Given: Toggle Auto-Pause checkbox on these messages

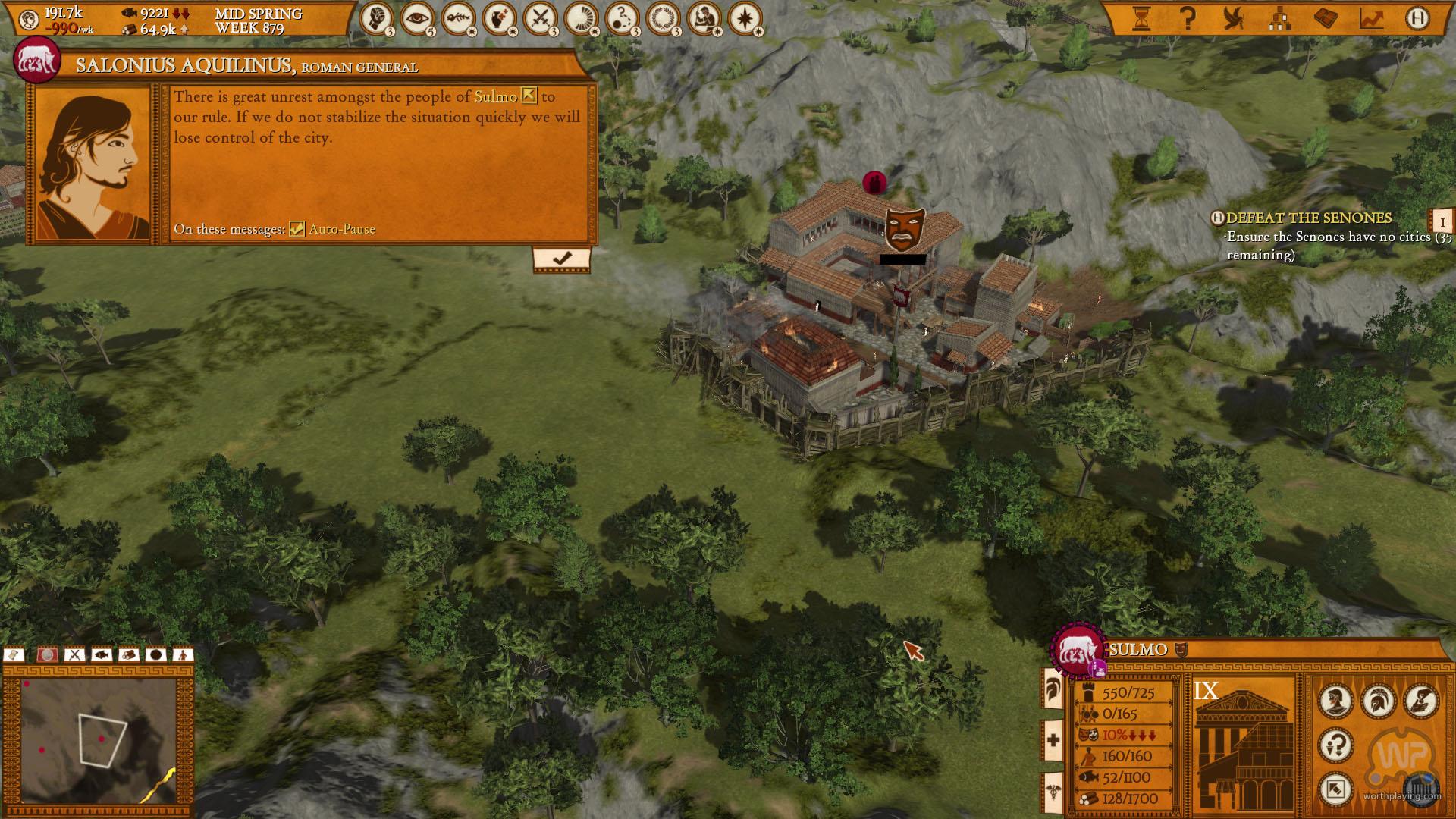Looking at the screenshot, I should [x=297, y=229].
